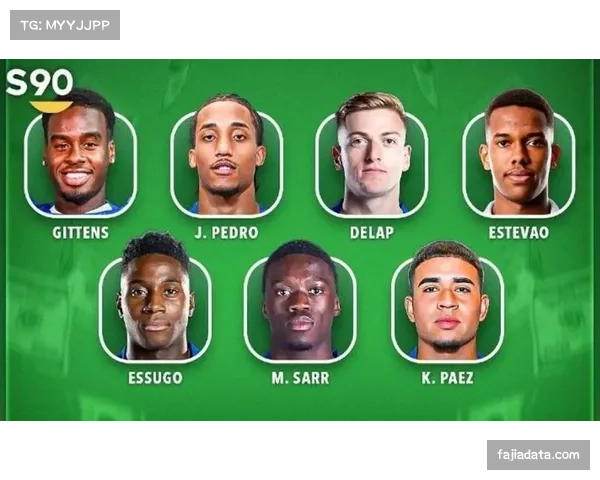Open the K. PAEZ player card
Screen dimensions: 600x480
click(446, 305)
